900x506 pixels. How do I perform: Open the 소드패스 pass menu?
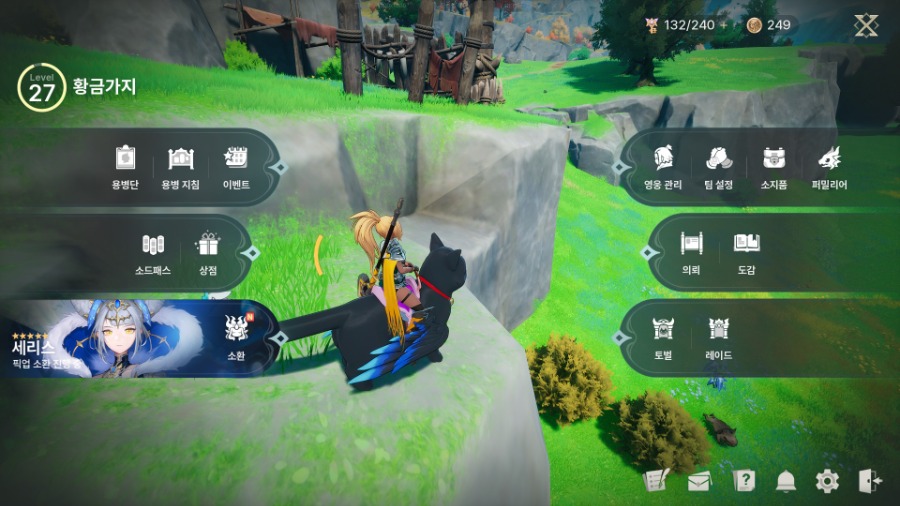(x=153, y=251)
